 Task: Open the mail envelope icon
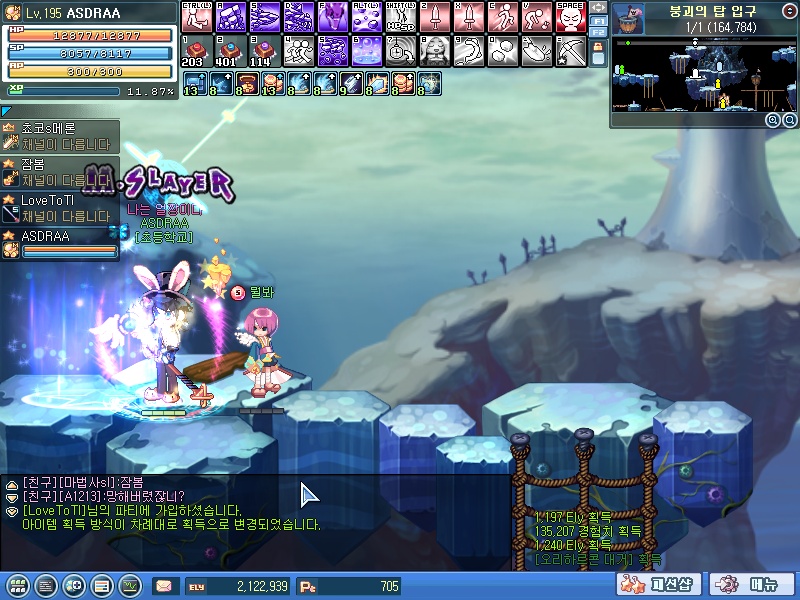(163, 586)
